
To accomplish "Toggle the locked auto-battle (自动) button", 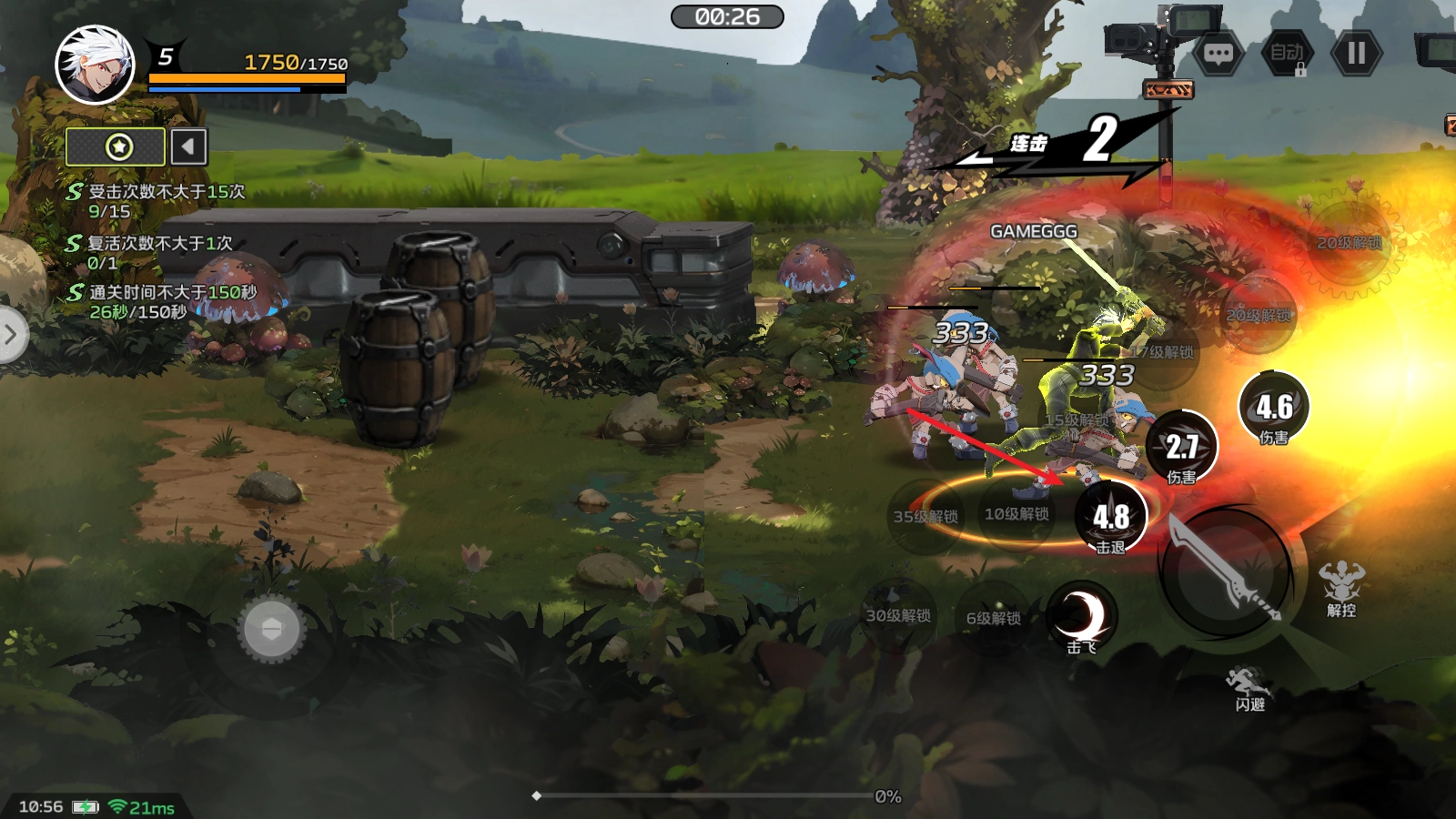I will 1287,54.
